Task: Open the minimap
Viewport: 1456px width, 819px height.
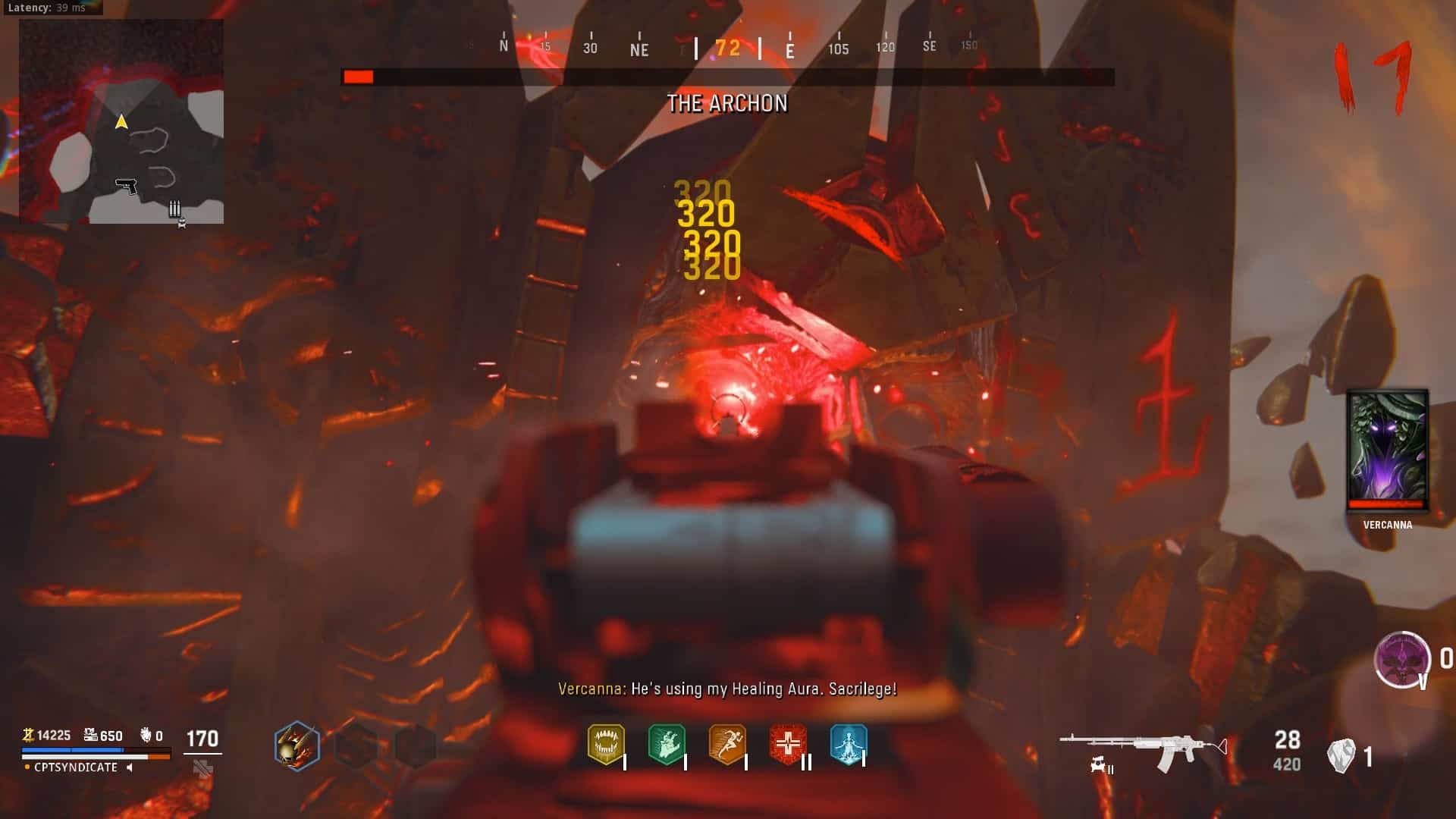Action: (x=121, y=121)
